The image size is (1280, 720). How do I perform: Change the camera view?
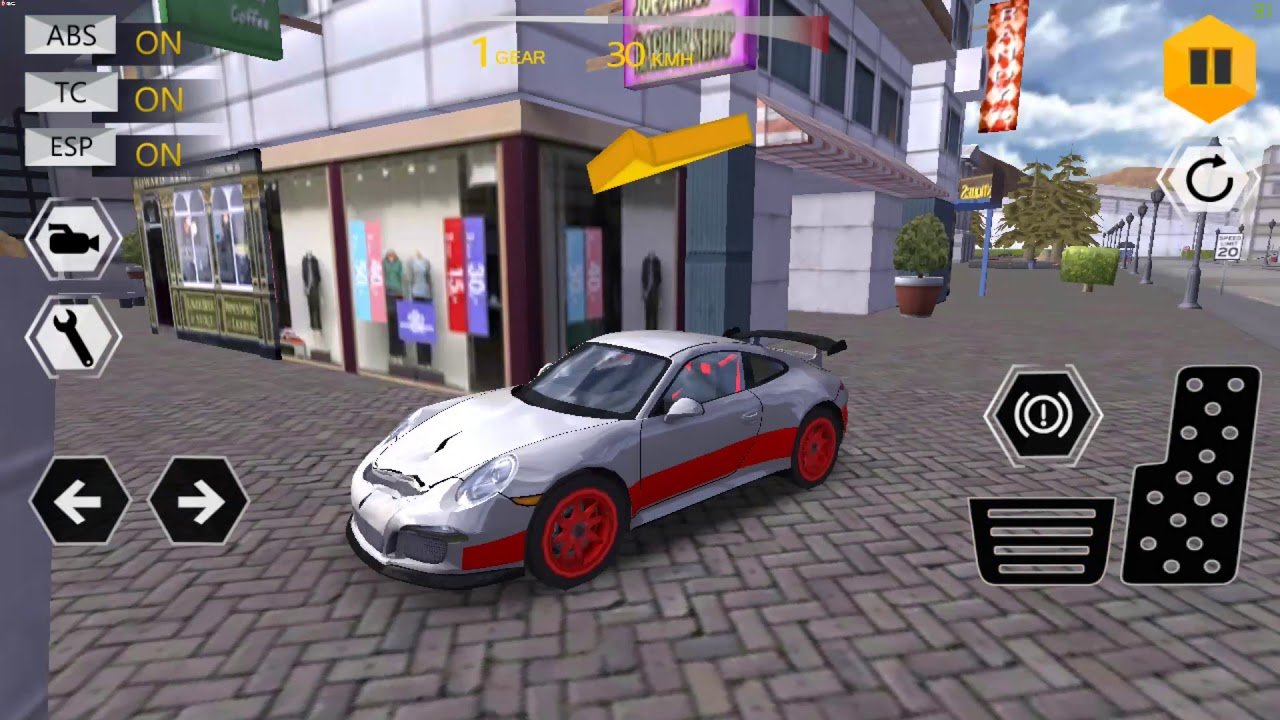[x=74, y=239]
